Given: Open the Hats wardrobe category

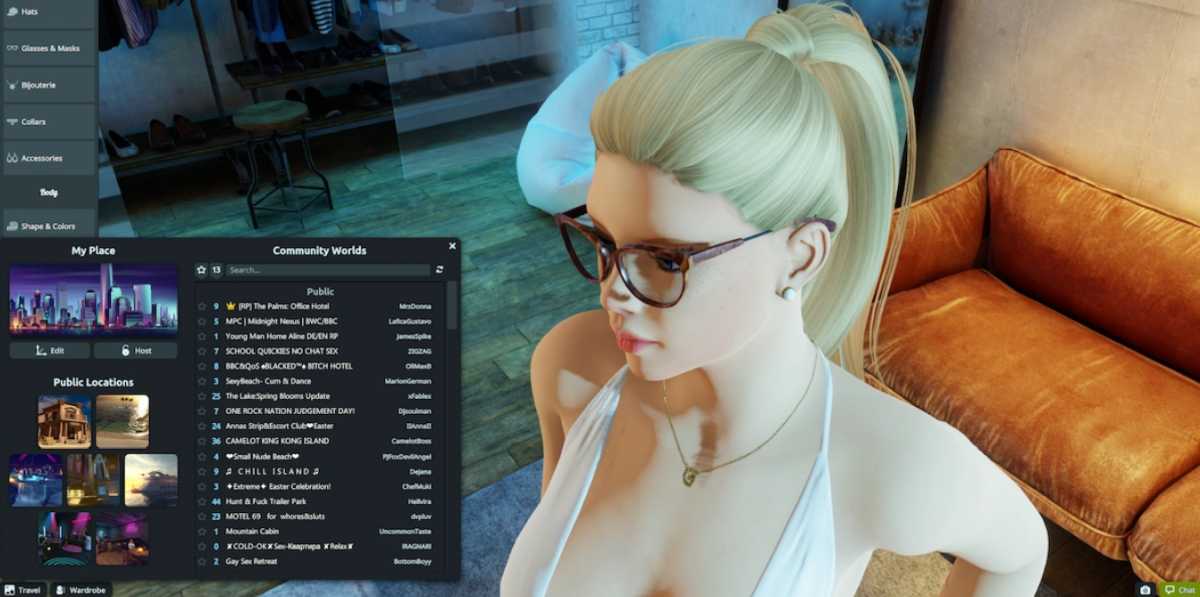Looking at the screenshot, I should pyautogui.click(x=48, y=11).
